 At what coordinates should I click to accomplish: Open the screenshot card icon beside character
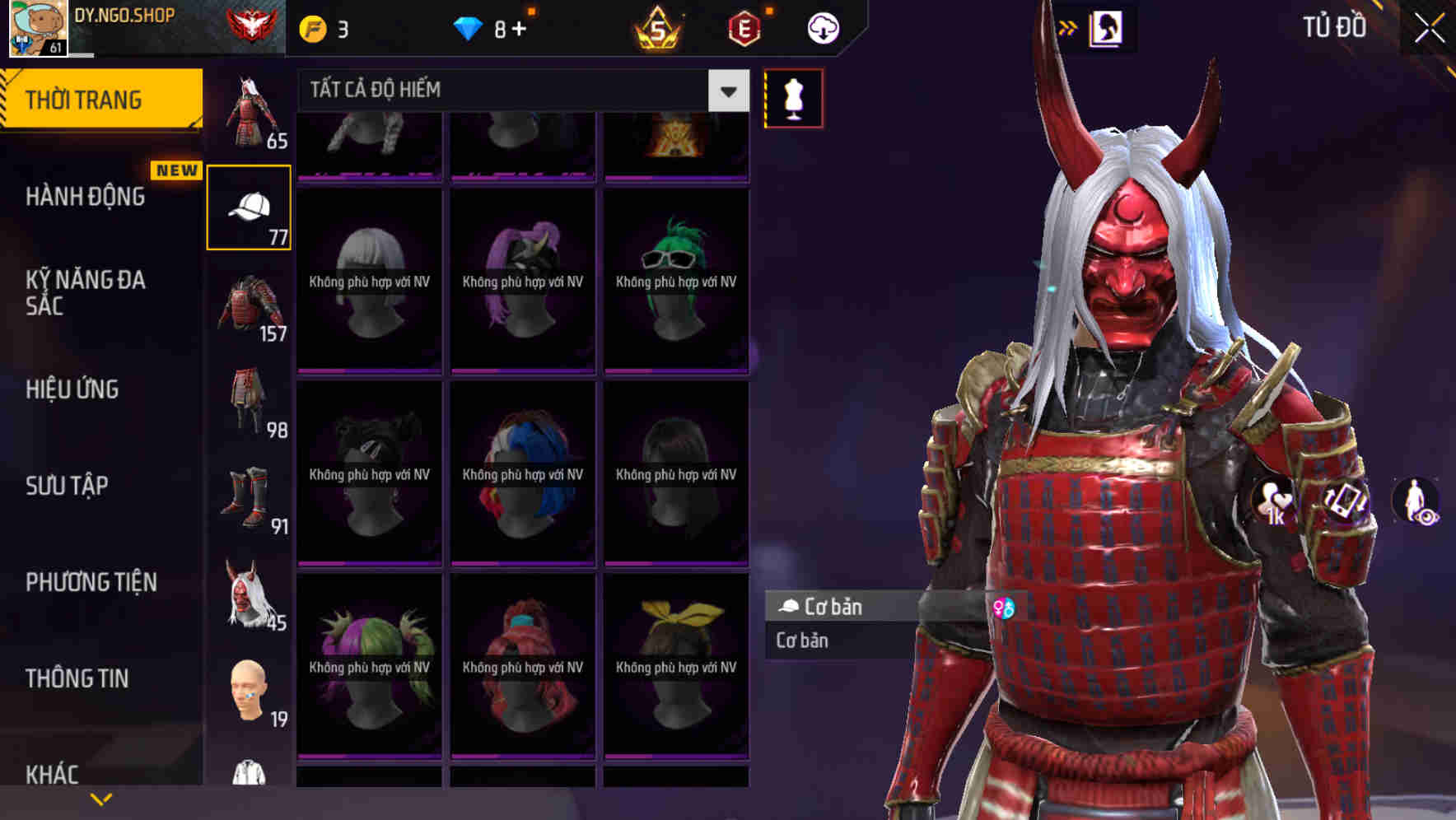click(1346, 501)
